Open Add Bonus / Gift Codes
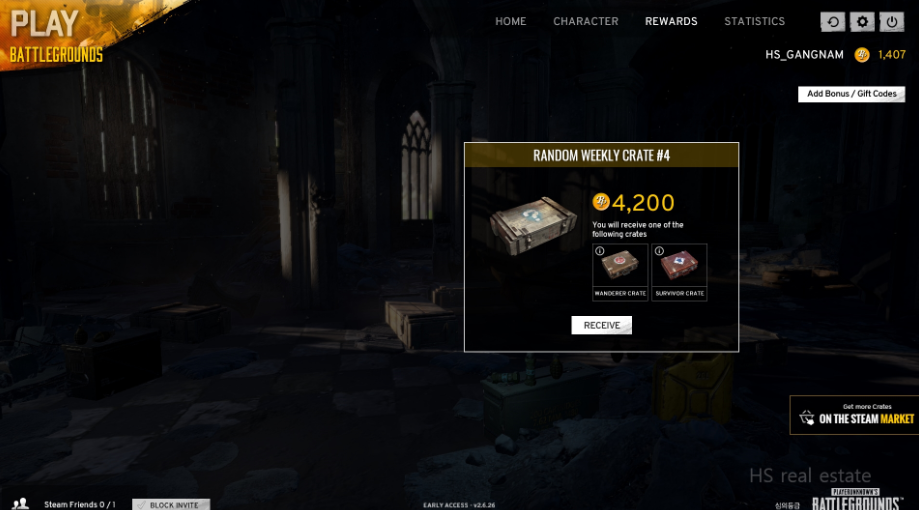Viewport: 919px width, 510px height. click(x=851, y=94)
